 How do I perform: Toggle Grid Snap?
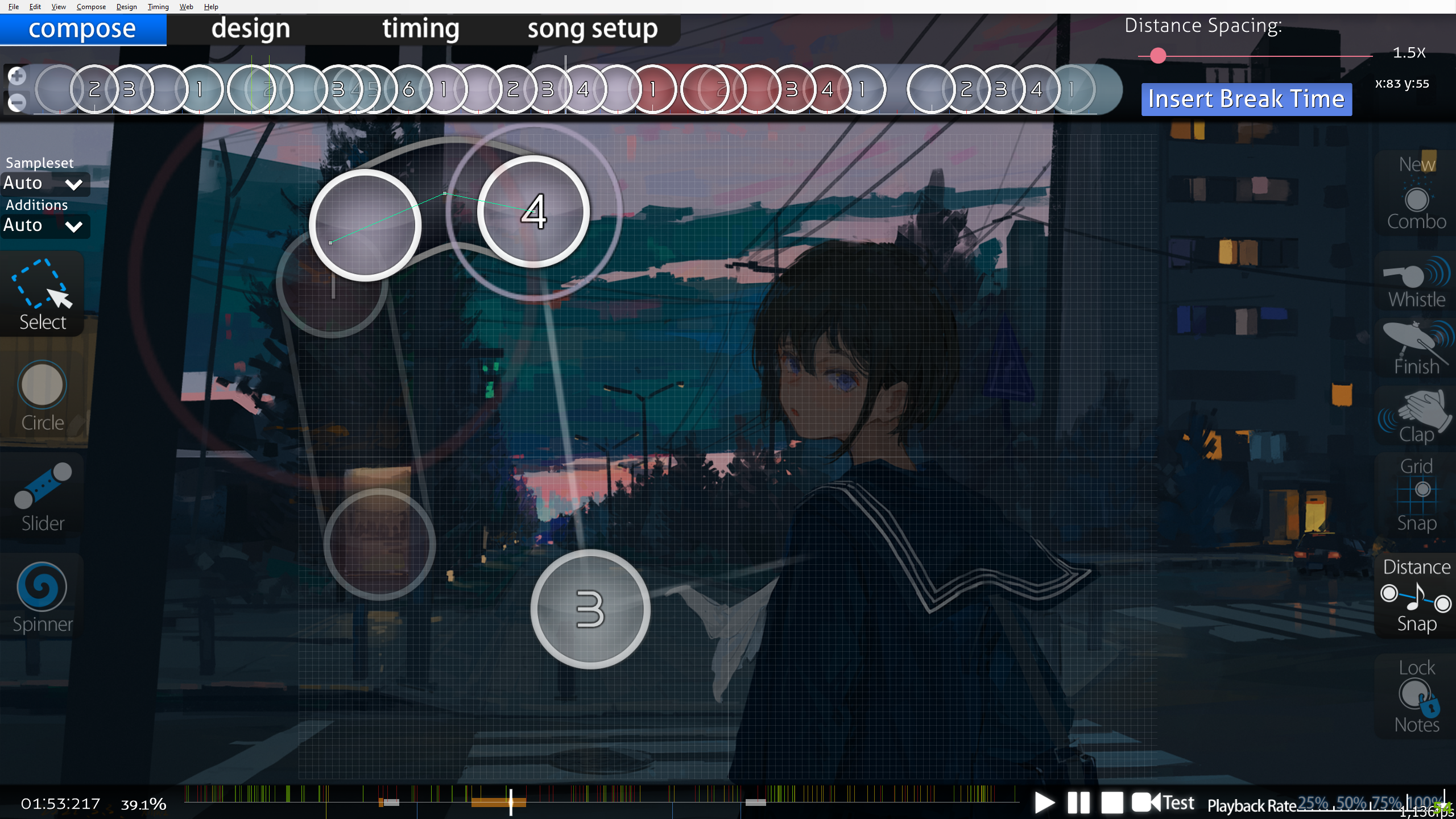tap(1416, 494)
